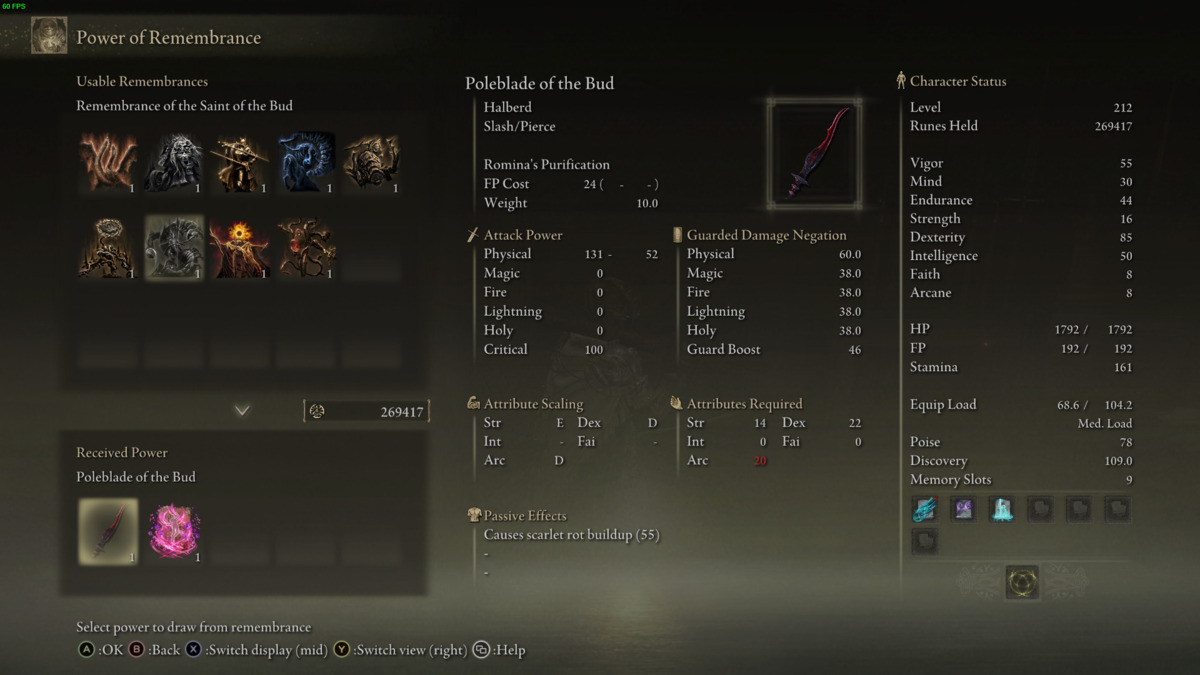The image size is (1200, 675).
Task: Choose the pink swirling incantation reward
Action: 174,531
